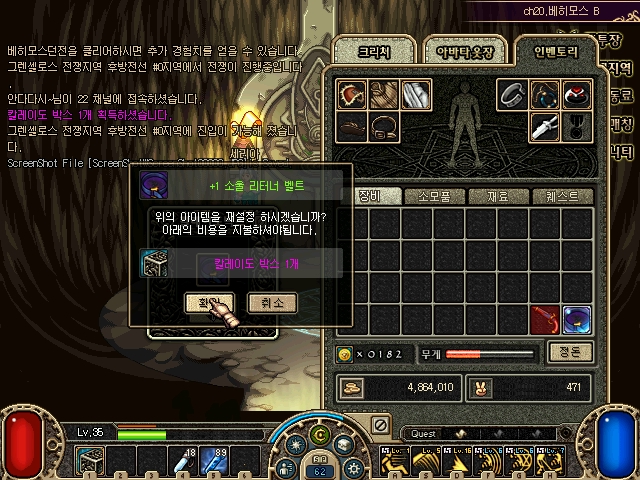Click the 정돈 sort button
Screen dimensions: 640x480
(x=571, y=352)
